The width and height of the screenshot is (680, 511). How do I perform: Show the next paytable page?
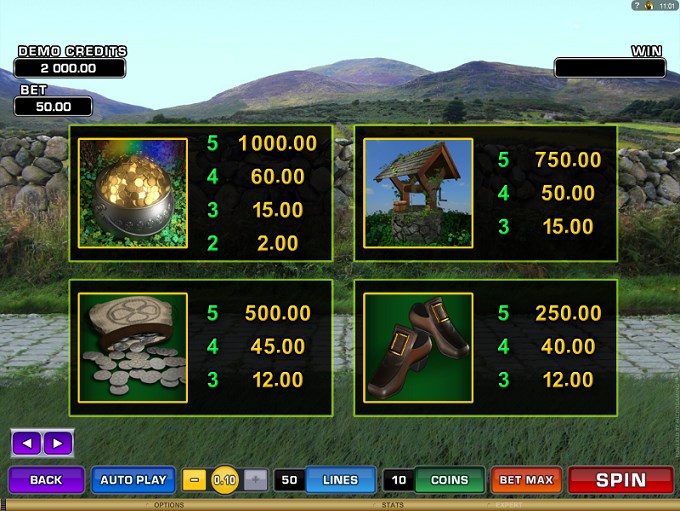pyautogui.click(x=57, y=442)
